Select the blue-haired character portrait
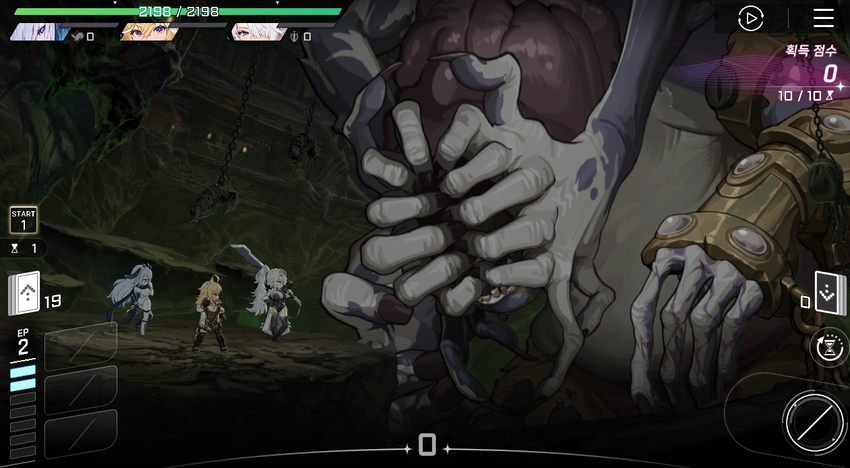Image resolution: width=850 pixels, height=468 pixels. click(x=40, y=32)
